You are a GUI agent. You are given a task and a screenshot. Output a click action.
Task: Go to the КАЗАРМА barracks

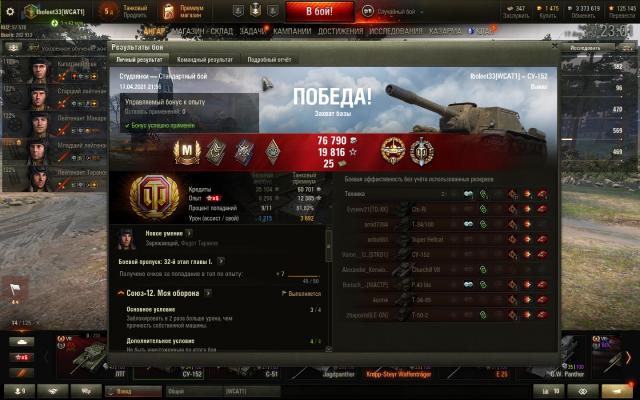446,31
